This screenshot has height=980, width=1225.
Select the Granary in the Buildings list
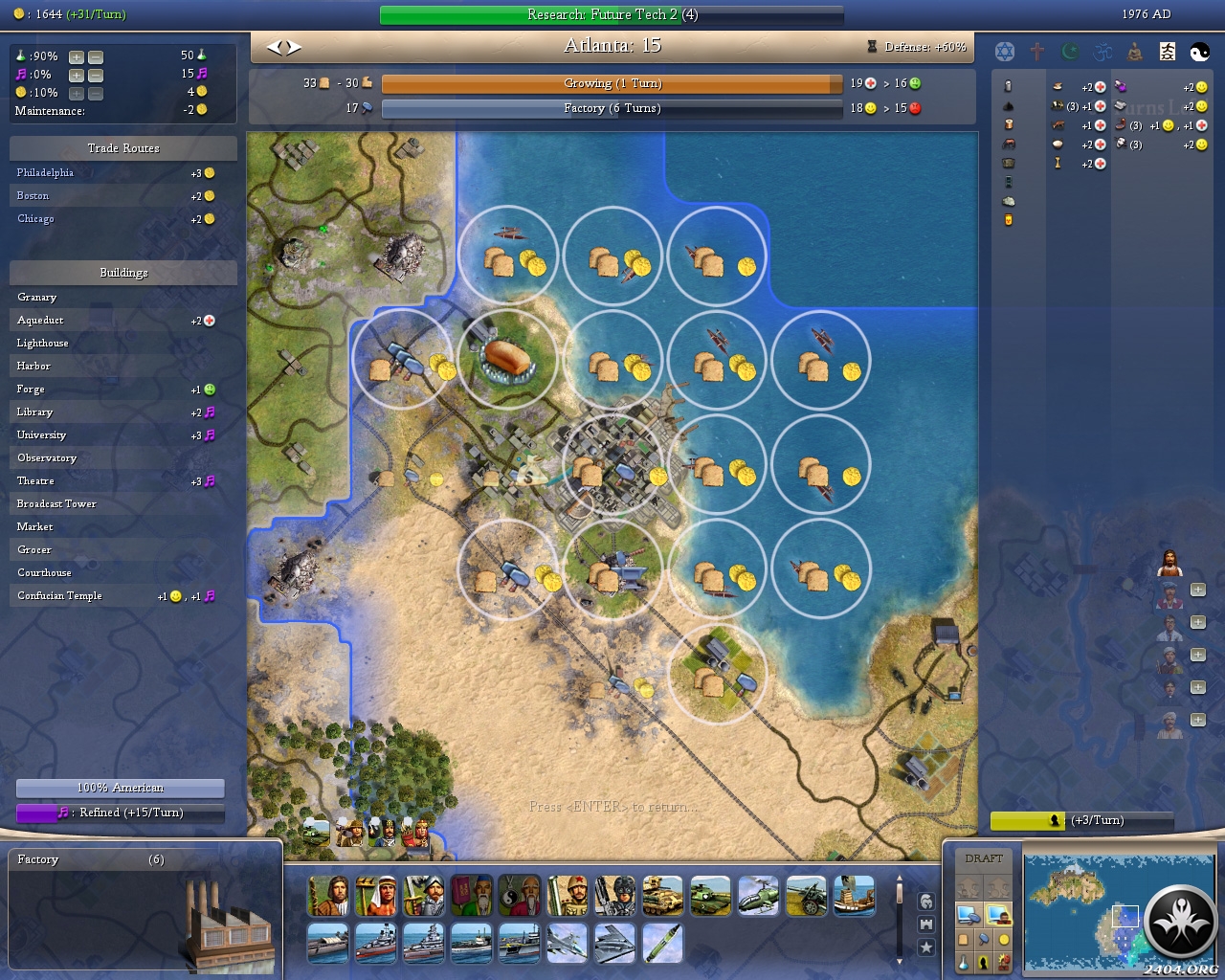(37, 298)
